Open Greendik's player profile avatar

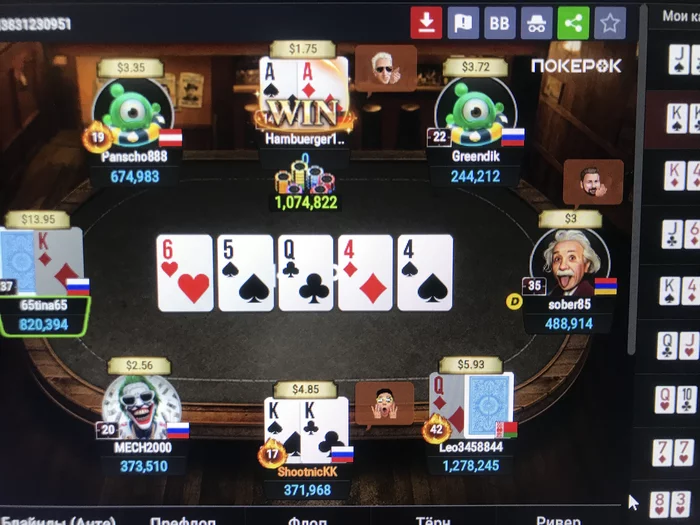pos(475,112)
